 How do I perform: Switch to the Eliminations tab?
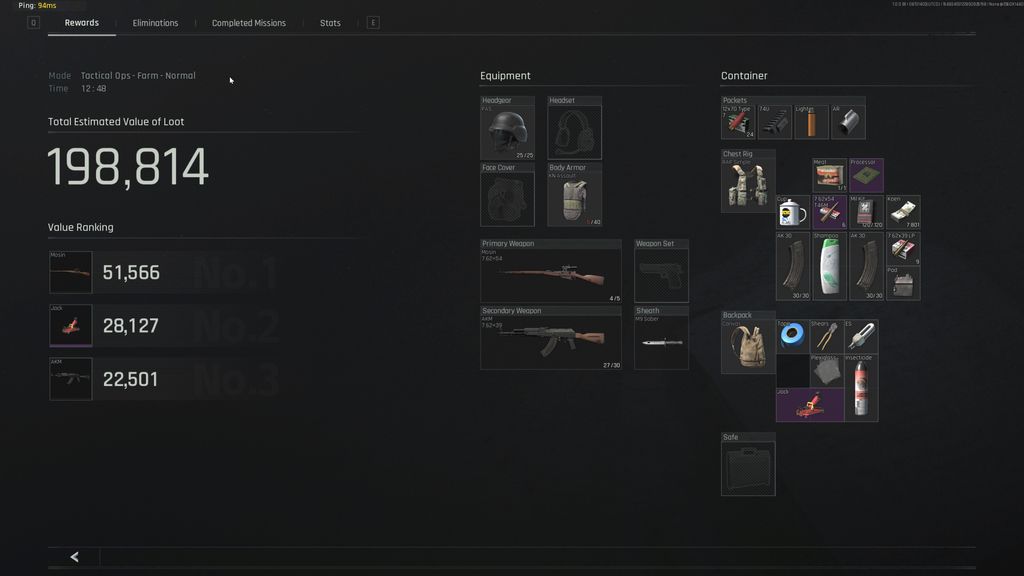155,23
